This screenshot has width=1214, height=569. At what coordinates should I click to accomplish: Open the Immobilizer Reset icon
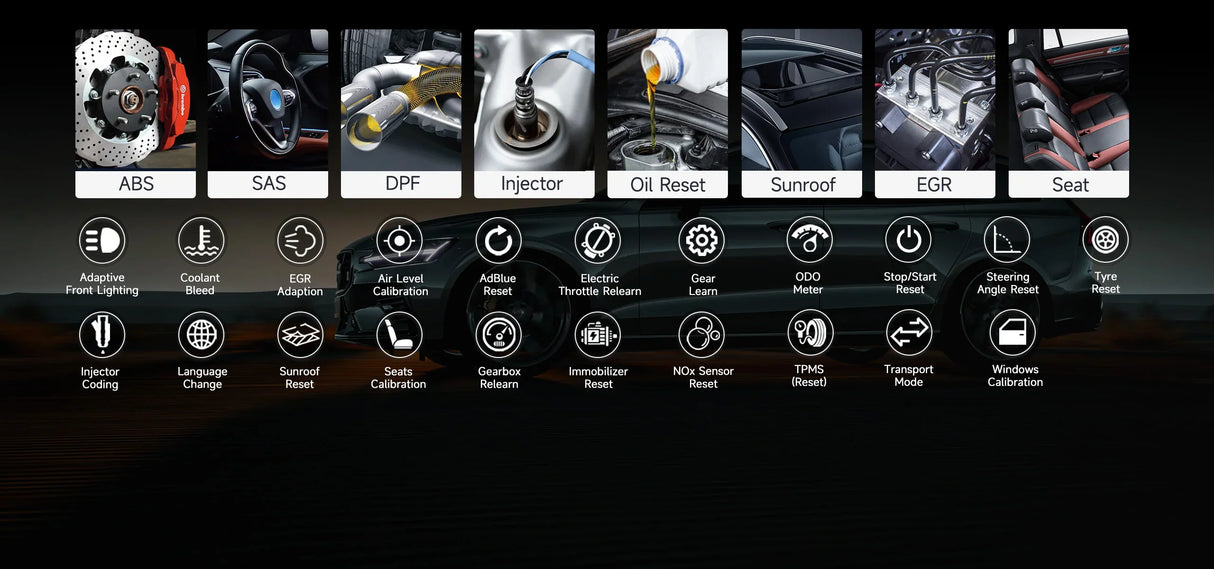tap(598, 335)
